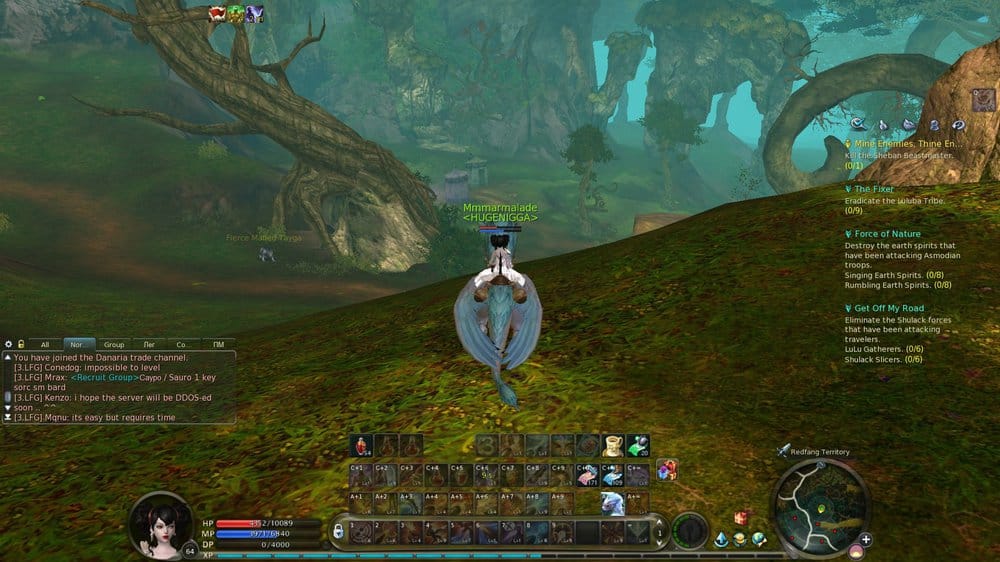Click the Recruit Group link in chat
This screenshot has width=1000, height=562.
(x=102, y=381)
